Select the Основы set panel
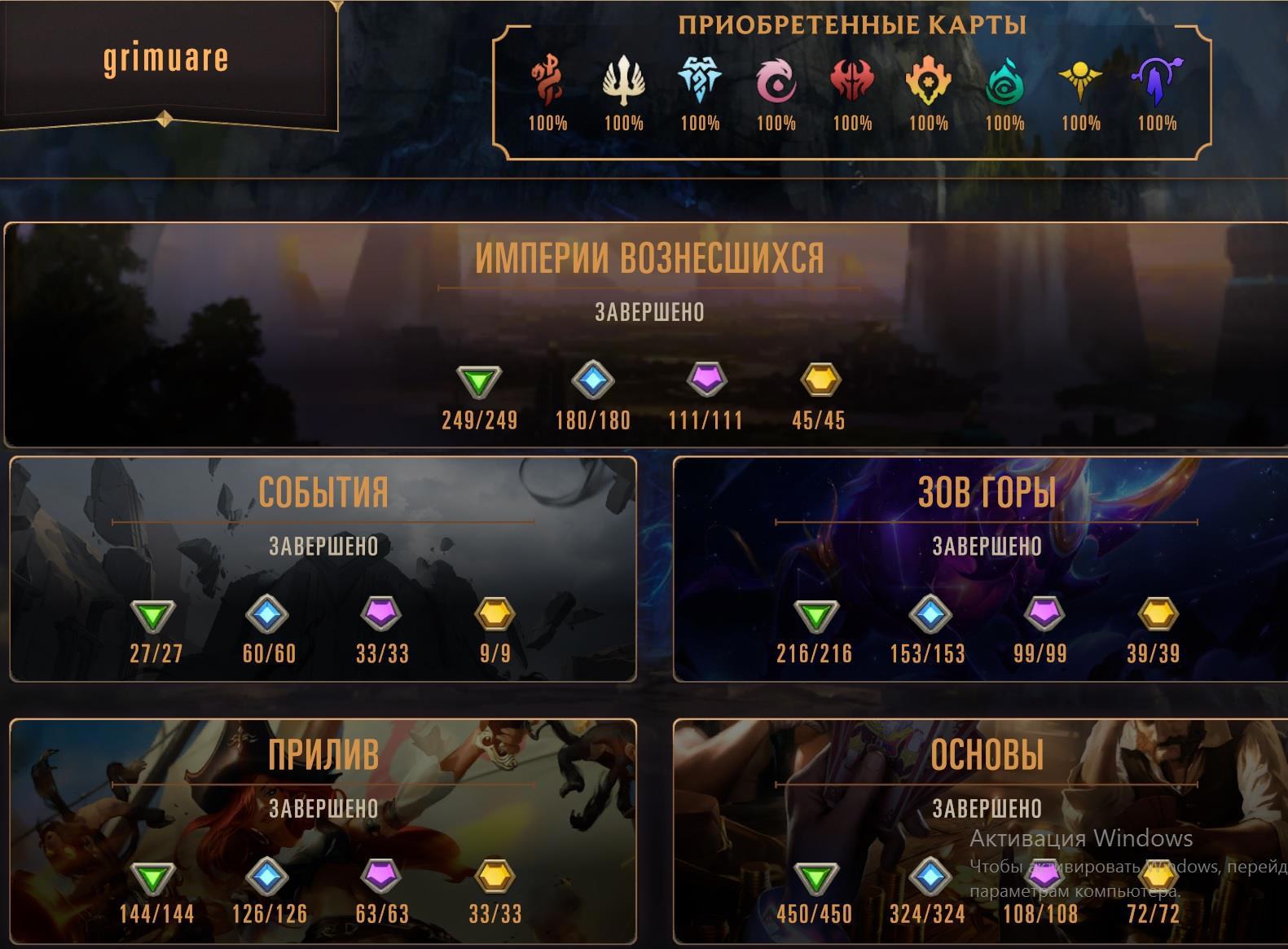Image resolution: width=1288 pixels, height=949 pixels. (x=987, y=755)
